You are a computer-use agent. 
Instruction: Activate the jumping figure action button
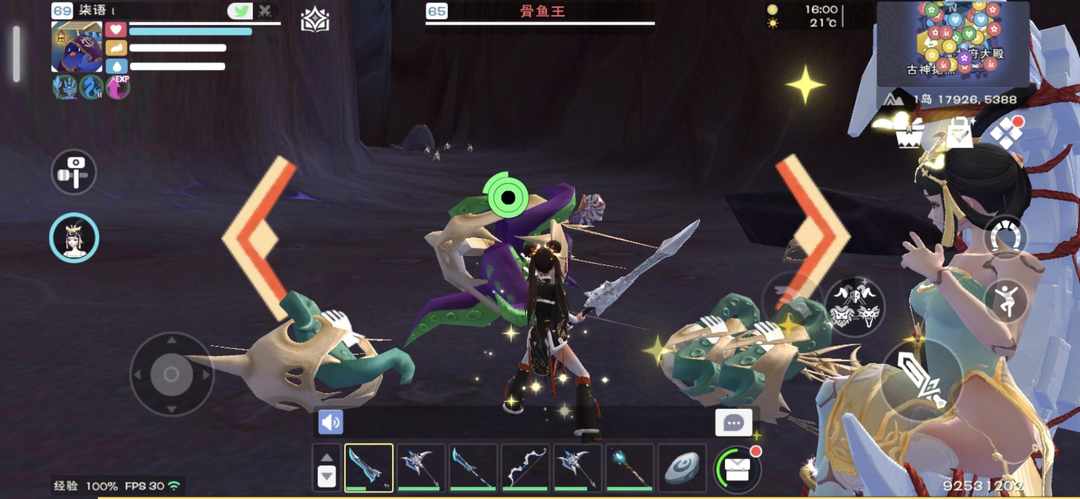click(x=1006, y=299)
